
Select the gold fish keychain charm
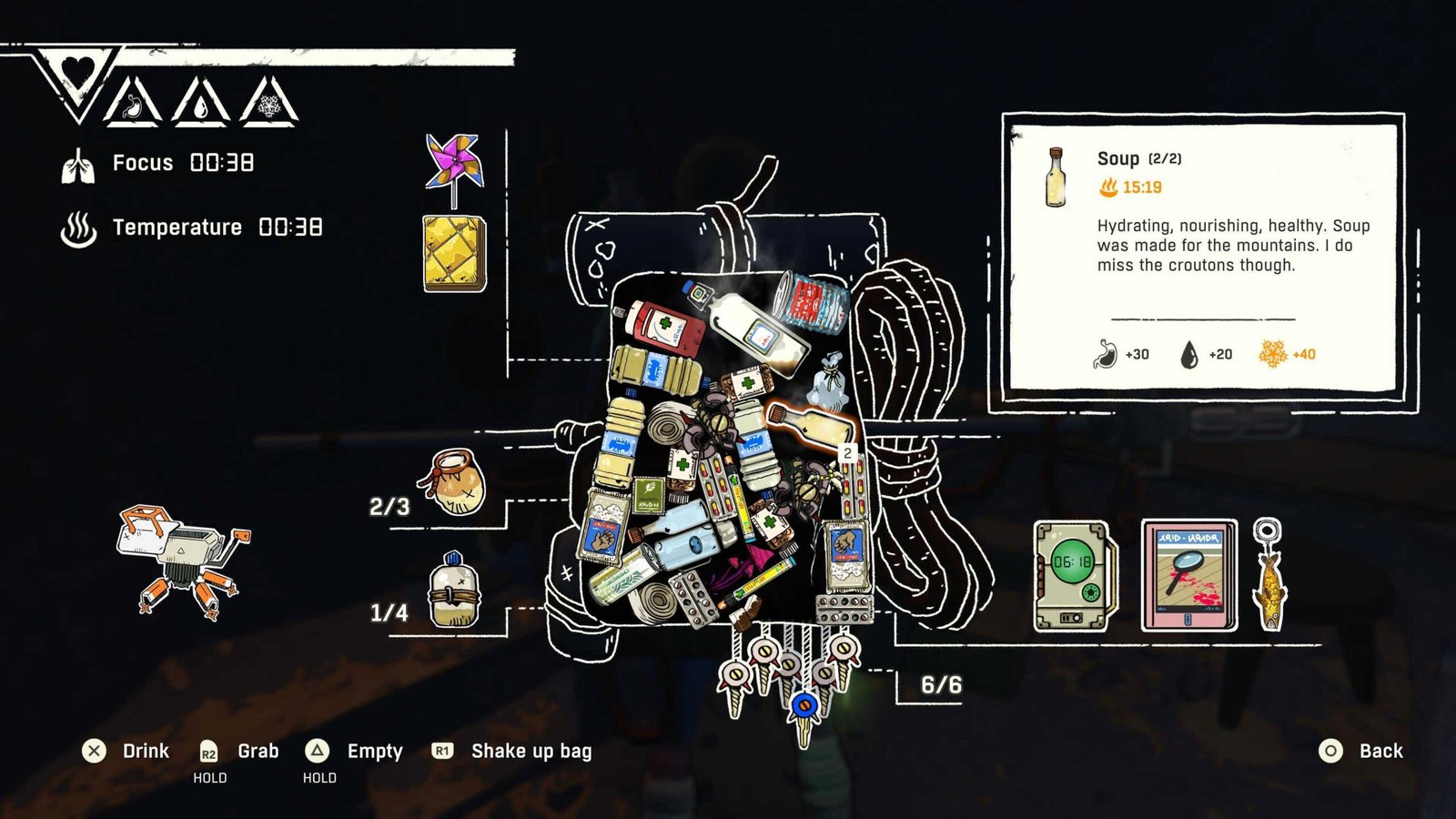[x=1268, y=575]
